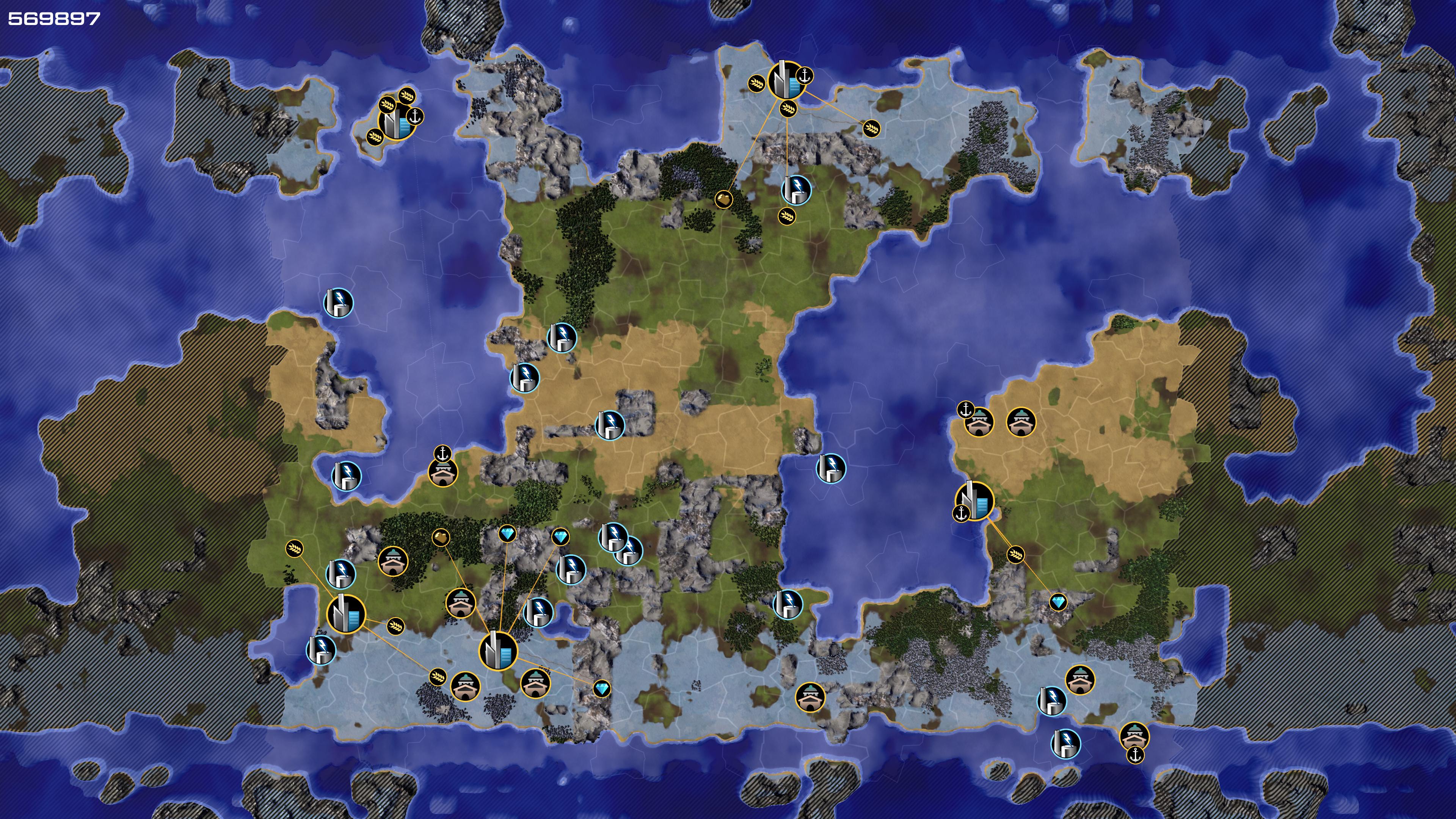Select the city linked only to wheat farms
Screen dimensions: 1456x819
click(x=346, y=613)
